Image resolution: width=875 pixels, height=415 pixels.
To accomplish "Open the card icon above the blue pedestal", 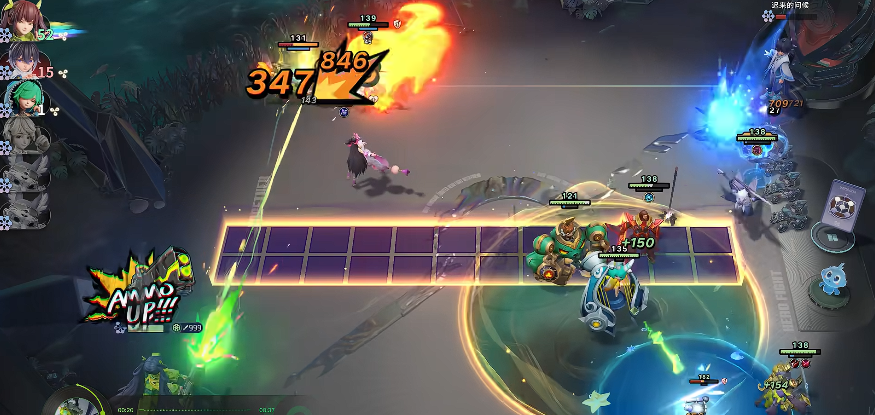I will point(844,204).
